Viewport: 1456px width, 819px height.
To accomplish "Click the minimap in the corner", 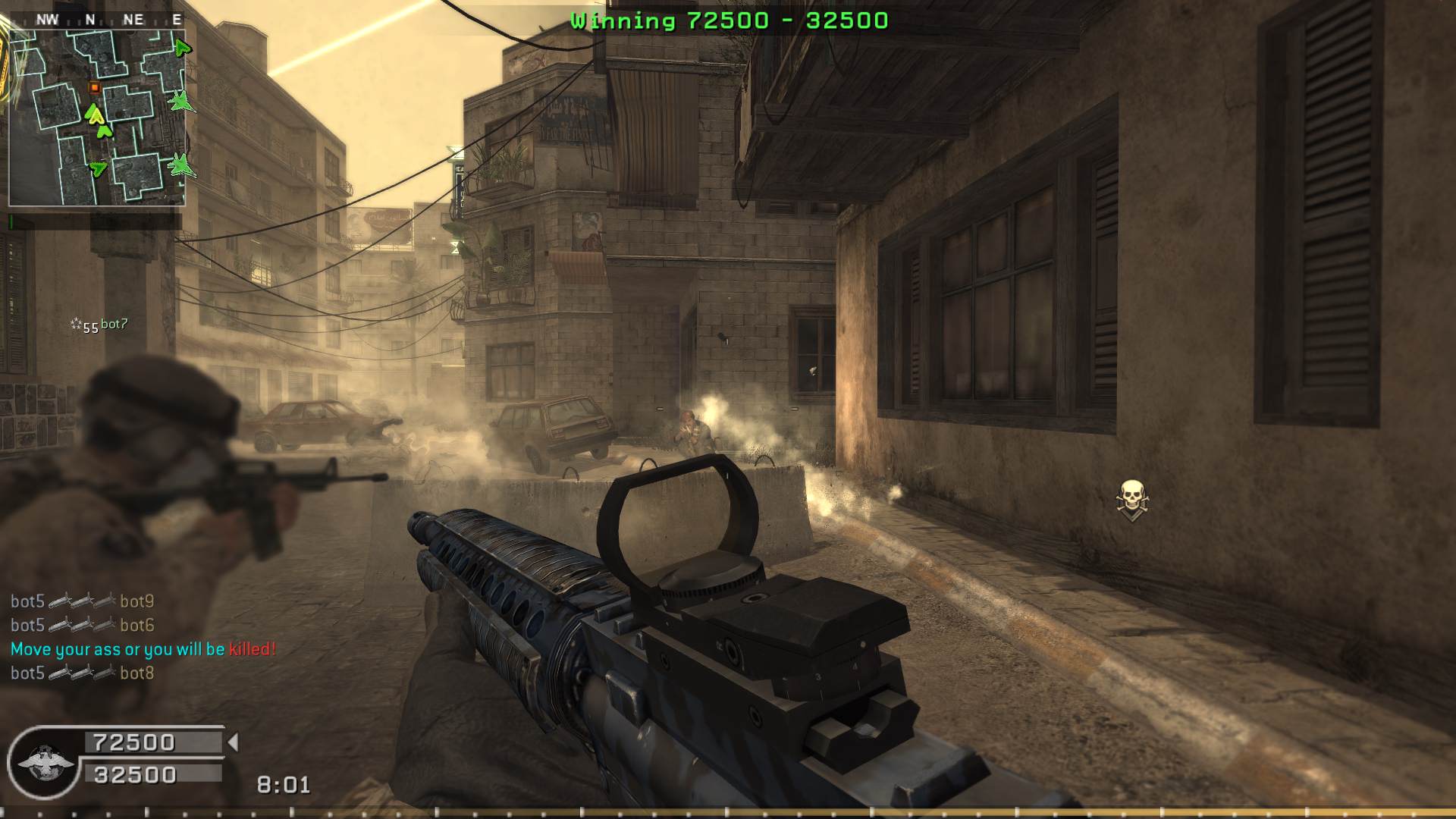I will pyautogui.click(x=97, y=117).
